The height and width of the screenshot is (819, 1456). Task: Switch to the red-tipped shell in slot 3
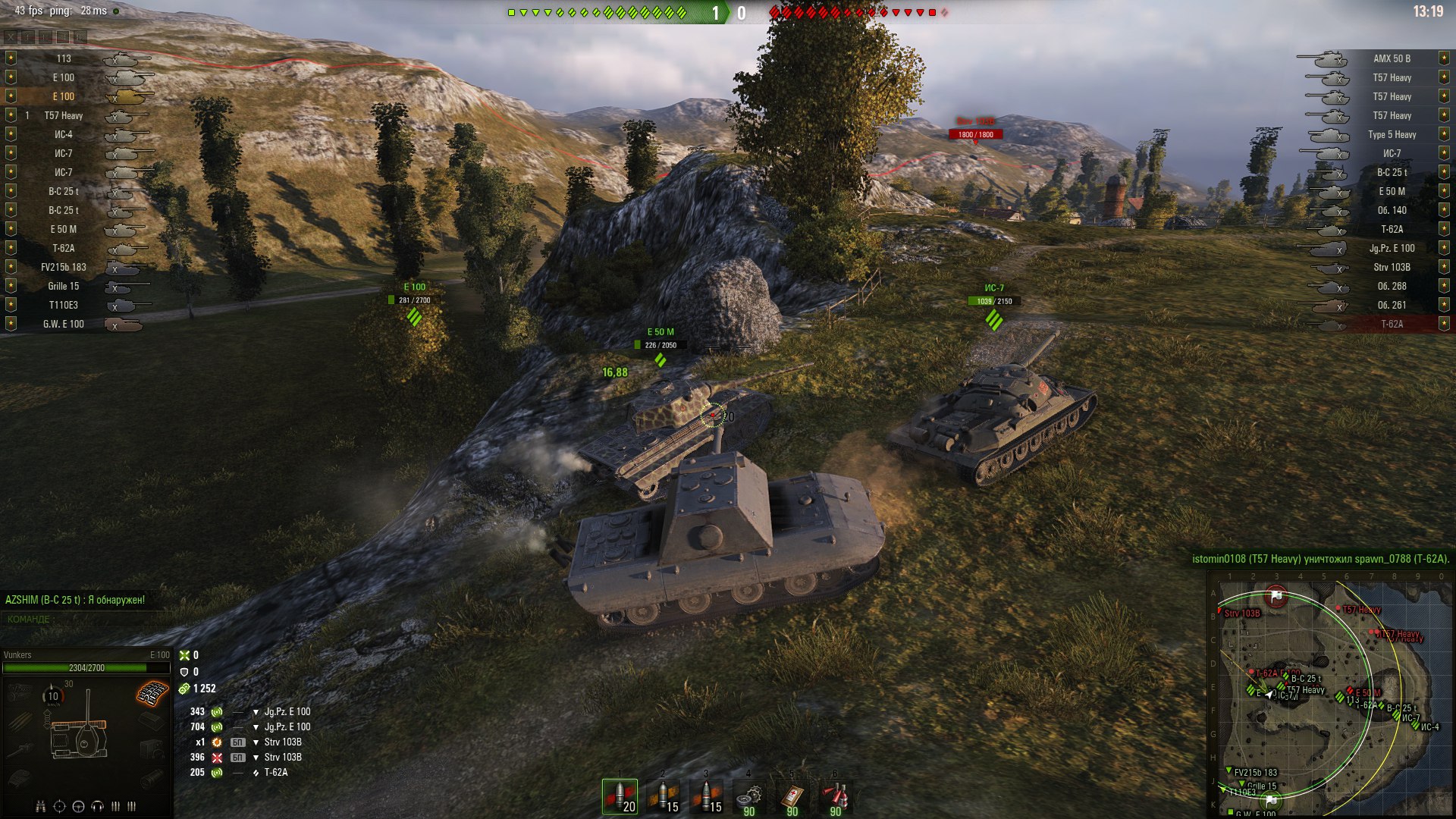[x=707, y=796]
